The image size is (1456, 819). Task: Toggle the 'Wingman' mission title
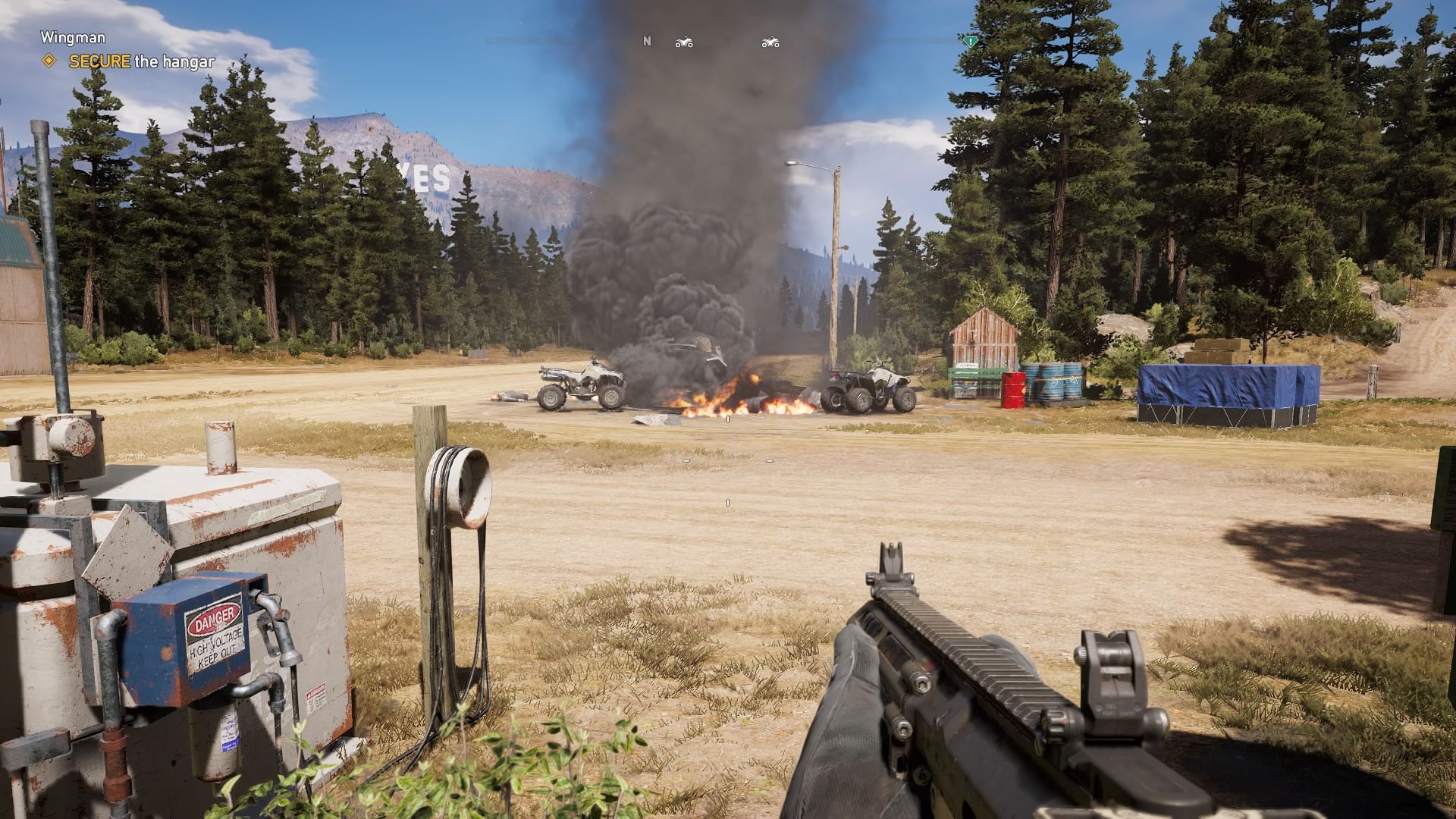coord(74,36)
